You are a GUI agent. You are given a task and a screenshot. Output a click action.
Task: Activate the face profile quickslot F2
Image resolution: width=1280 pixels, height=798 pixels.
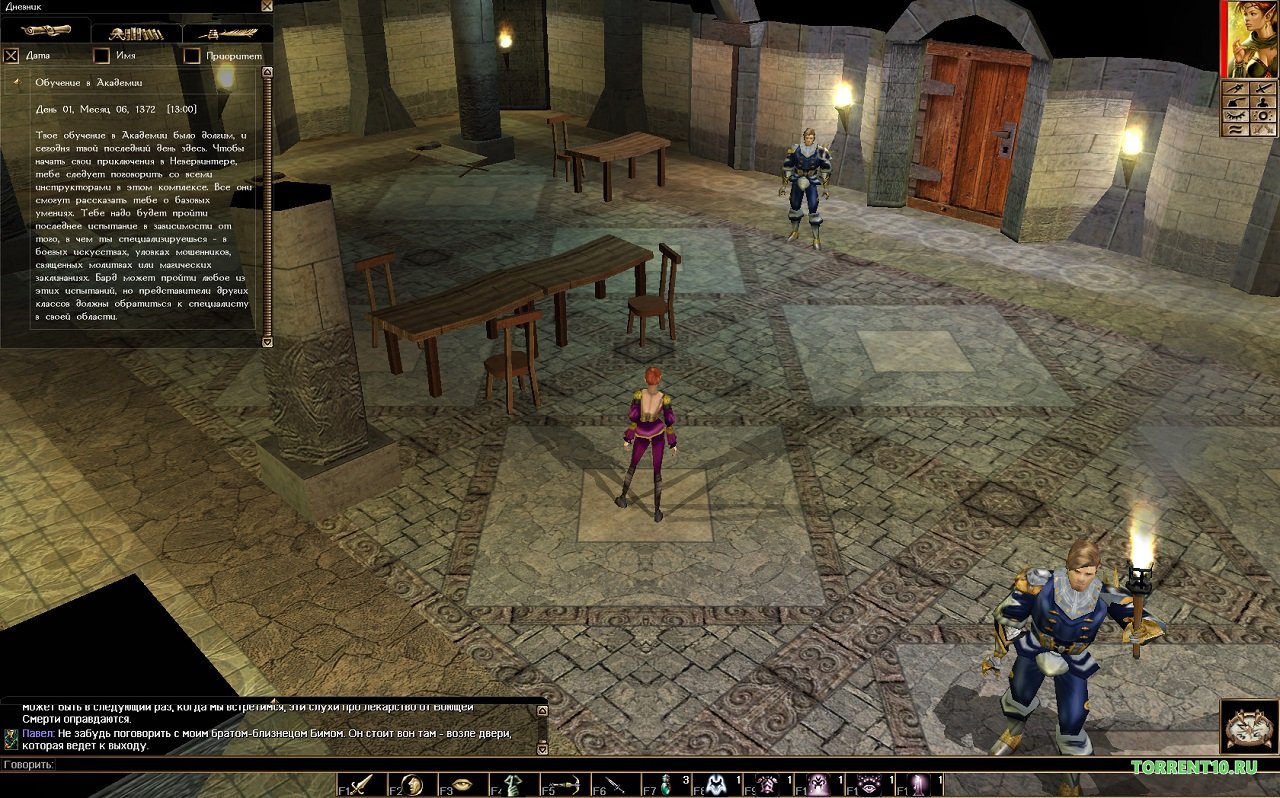(x=411, y=785)
